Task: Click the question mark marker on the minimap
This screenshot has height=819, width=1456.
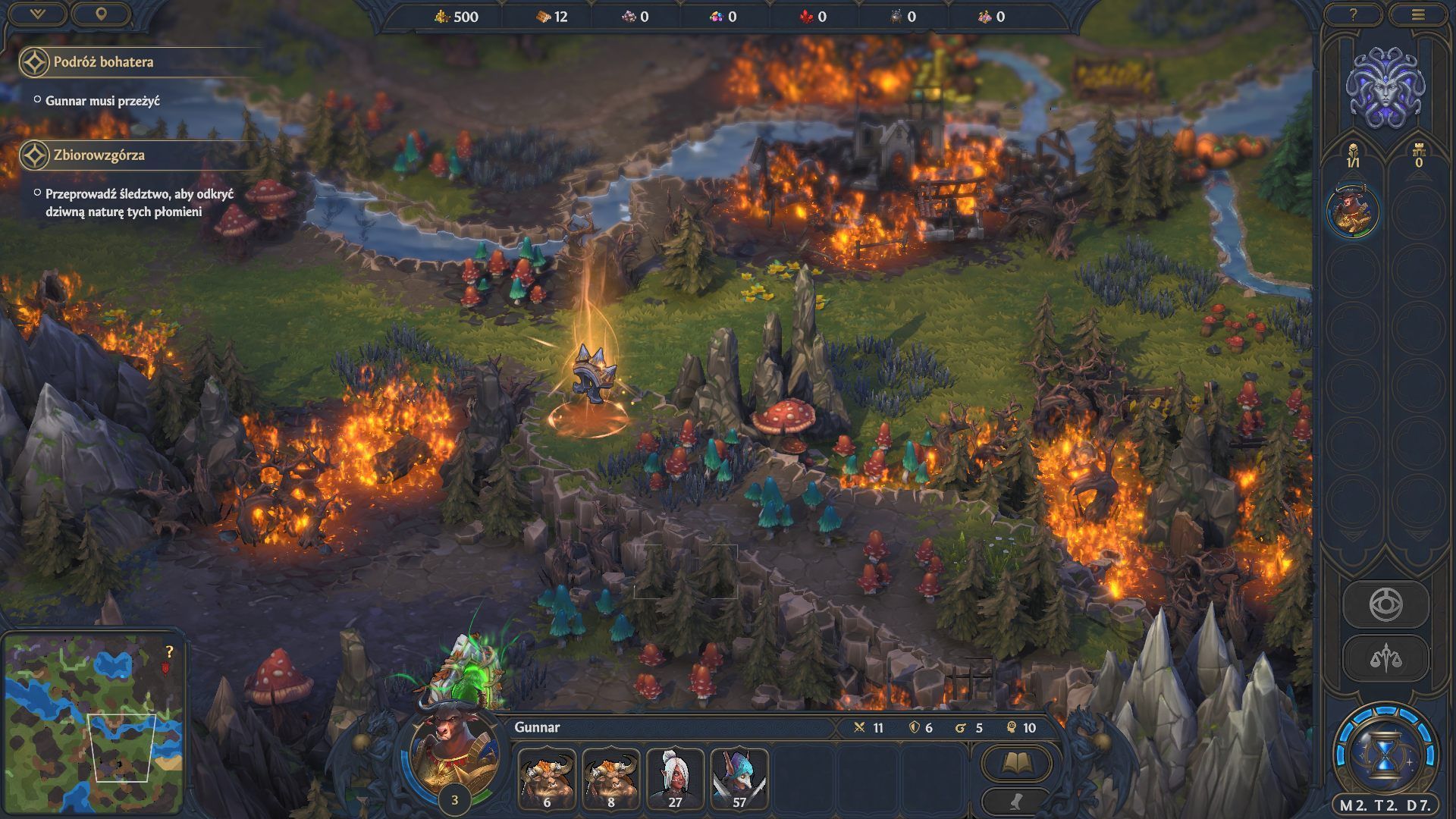Action: point(169,652)
